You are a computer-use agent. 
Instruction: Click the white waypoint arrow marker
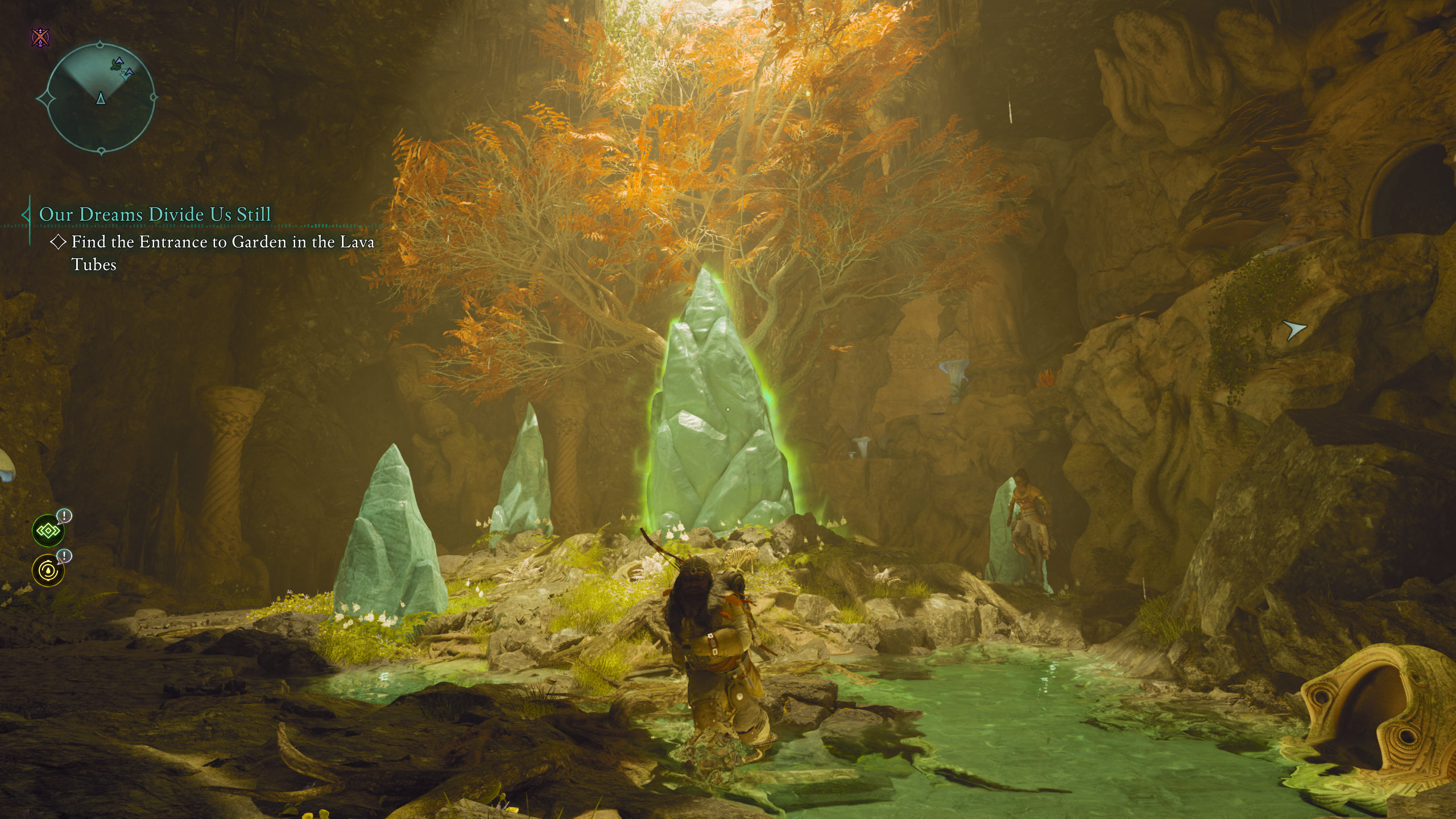(1294, 329)
